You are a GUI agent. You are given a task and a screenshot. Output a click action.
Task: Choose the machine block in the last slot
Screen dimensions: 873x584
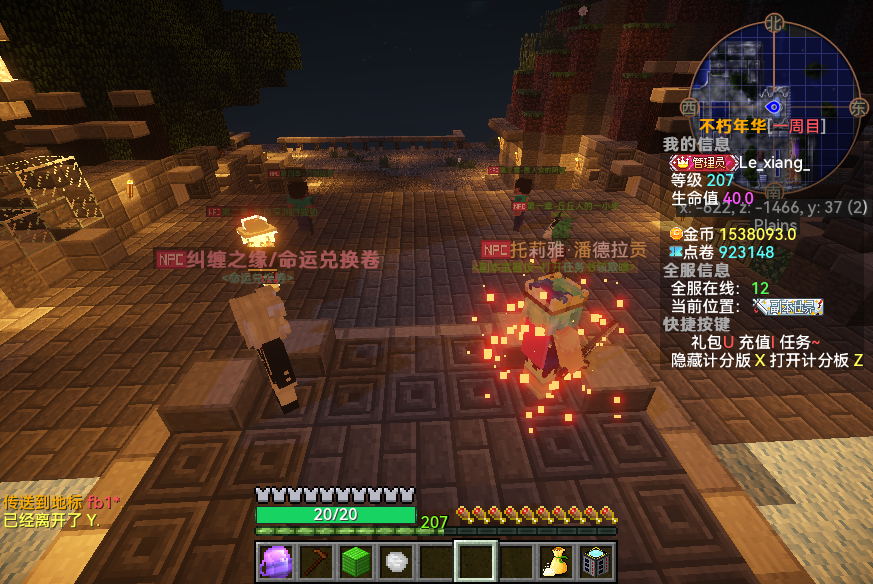(596, 561)
